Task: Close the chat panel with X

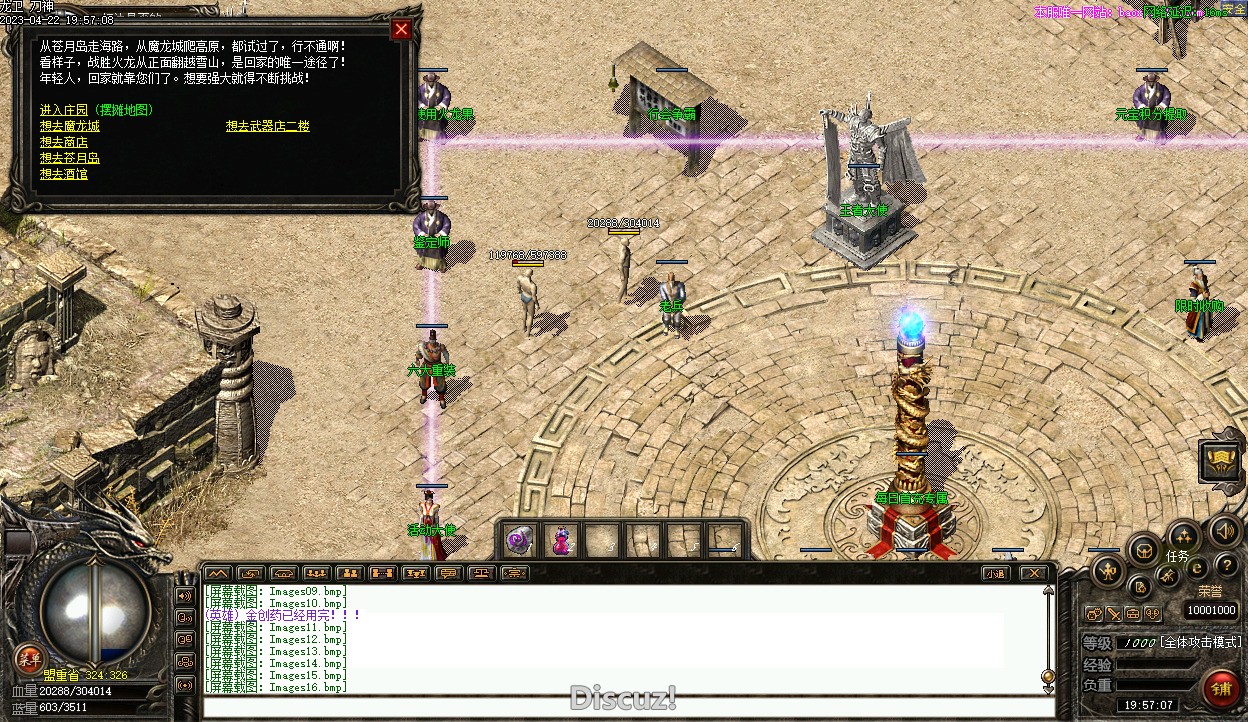Action: 1034,573
